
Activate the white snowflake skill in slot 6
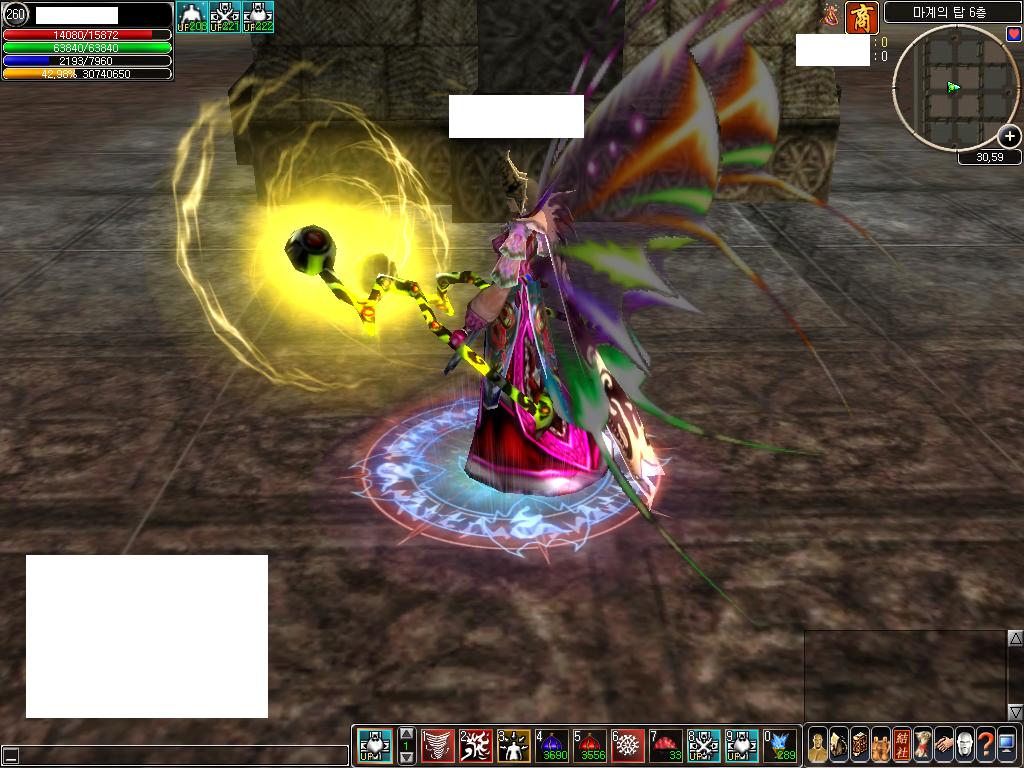click(x=628, y=745)
